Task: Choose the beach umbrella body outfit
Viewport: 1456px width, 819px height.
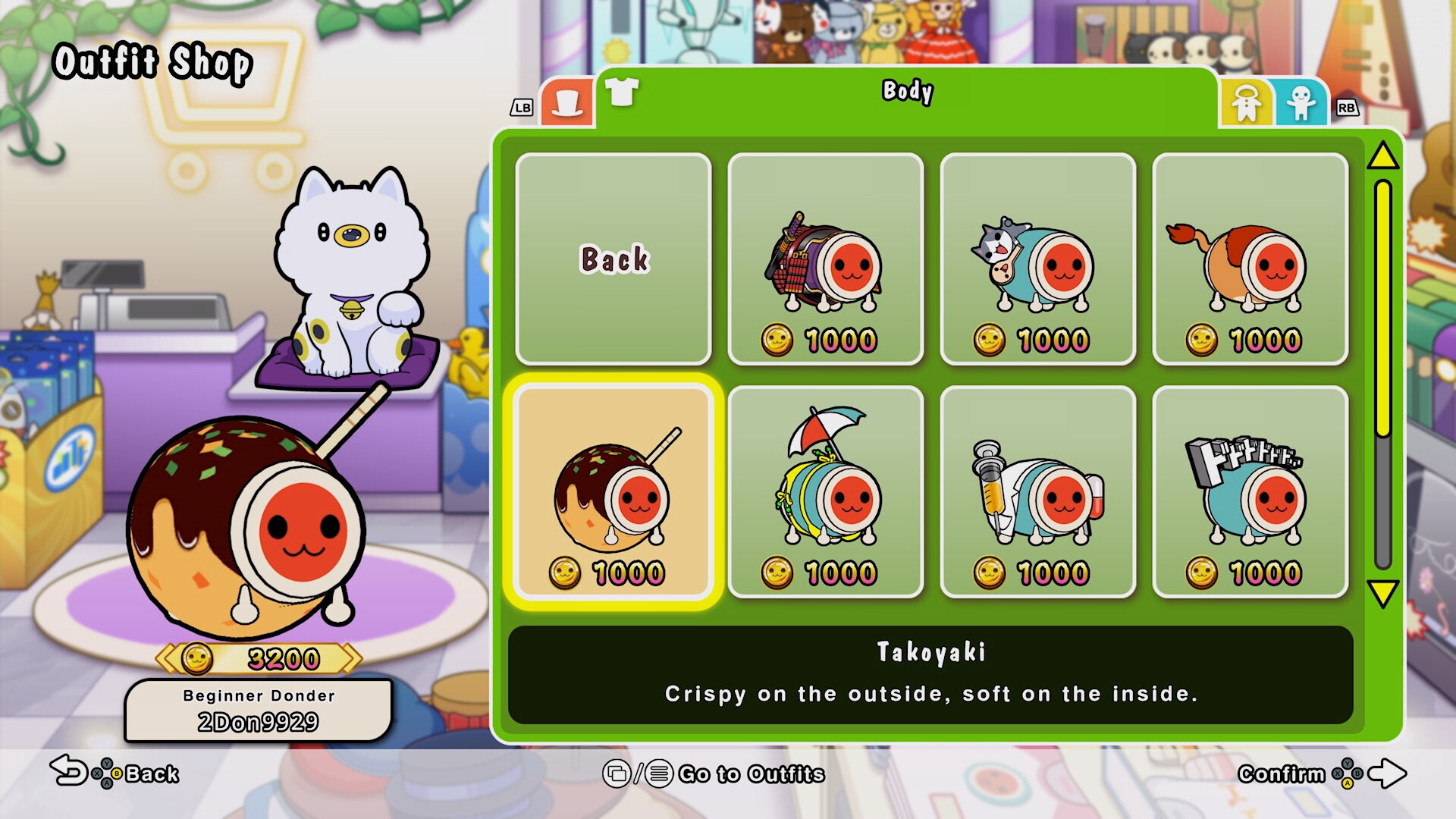Action: (x=825, y=491)
